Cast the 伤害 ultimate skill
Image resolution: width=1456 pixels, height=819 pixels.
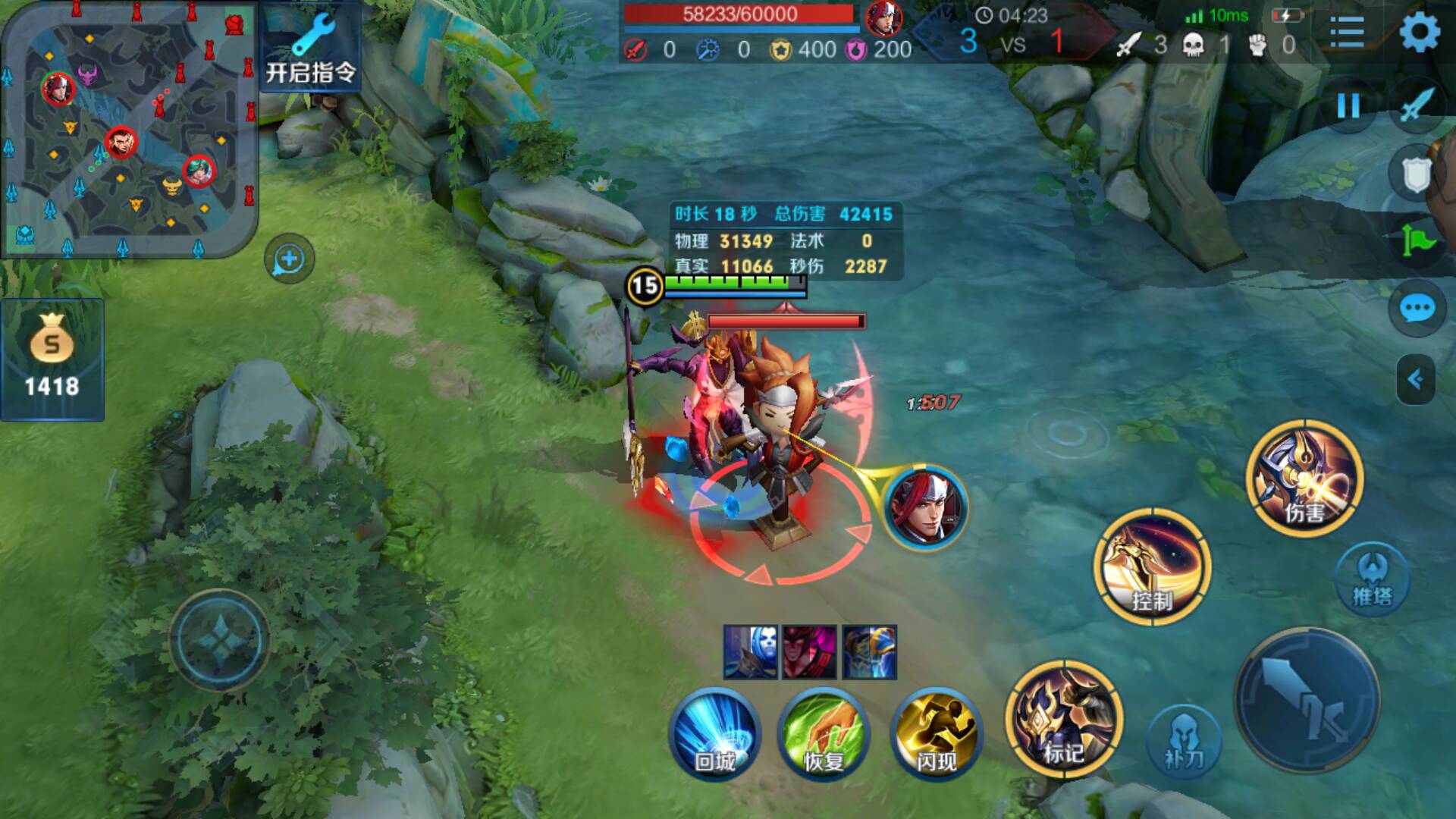point(1304,478)
